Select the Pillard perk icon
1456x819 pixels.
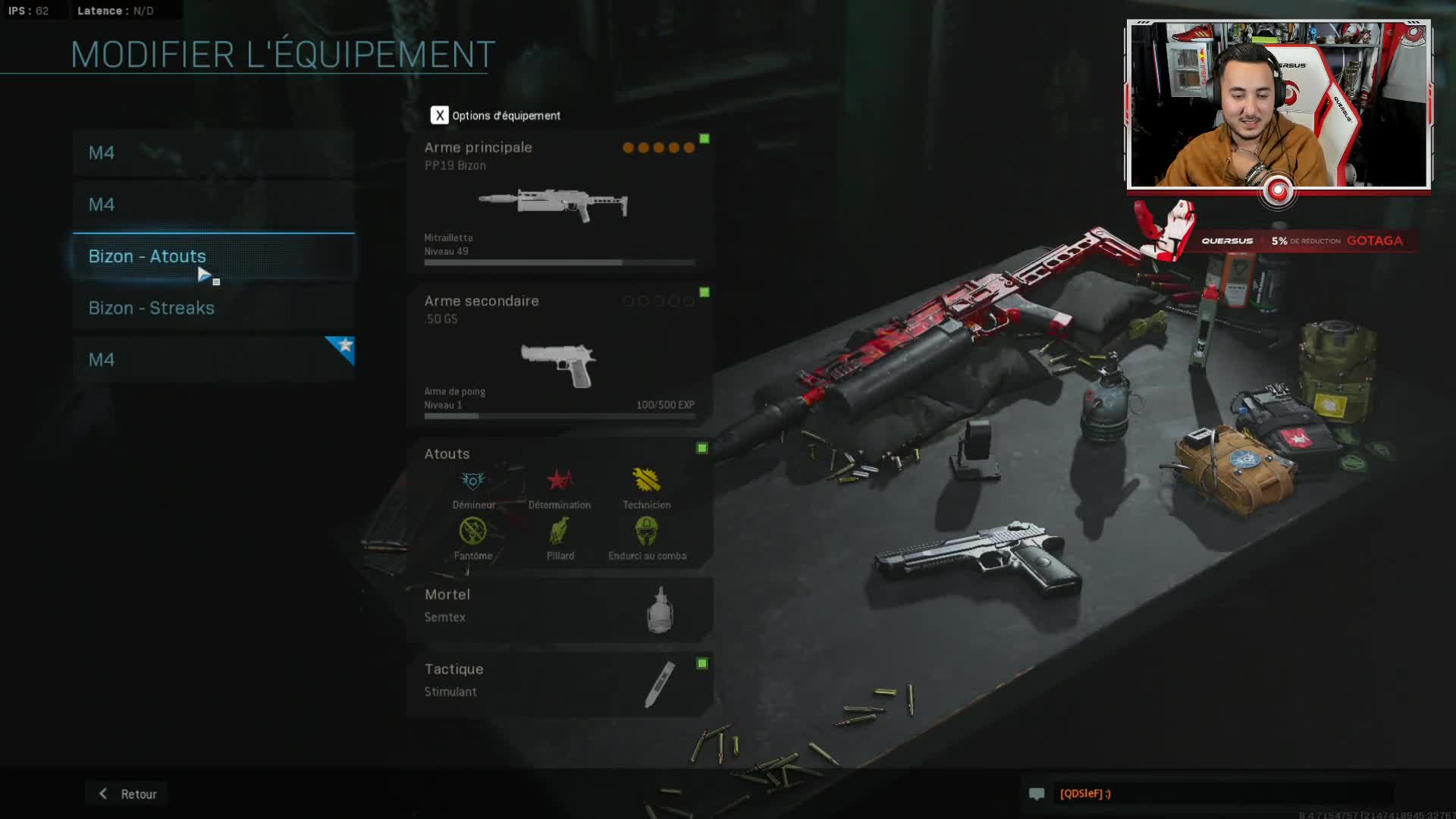pyautogui.click(x=560, y=532)
